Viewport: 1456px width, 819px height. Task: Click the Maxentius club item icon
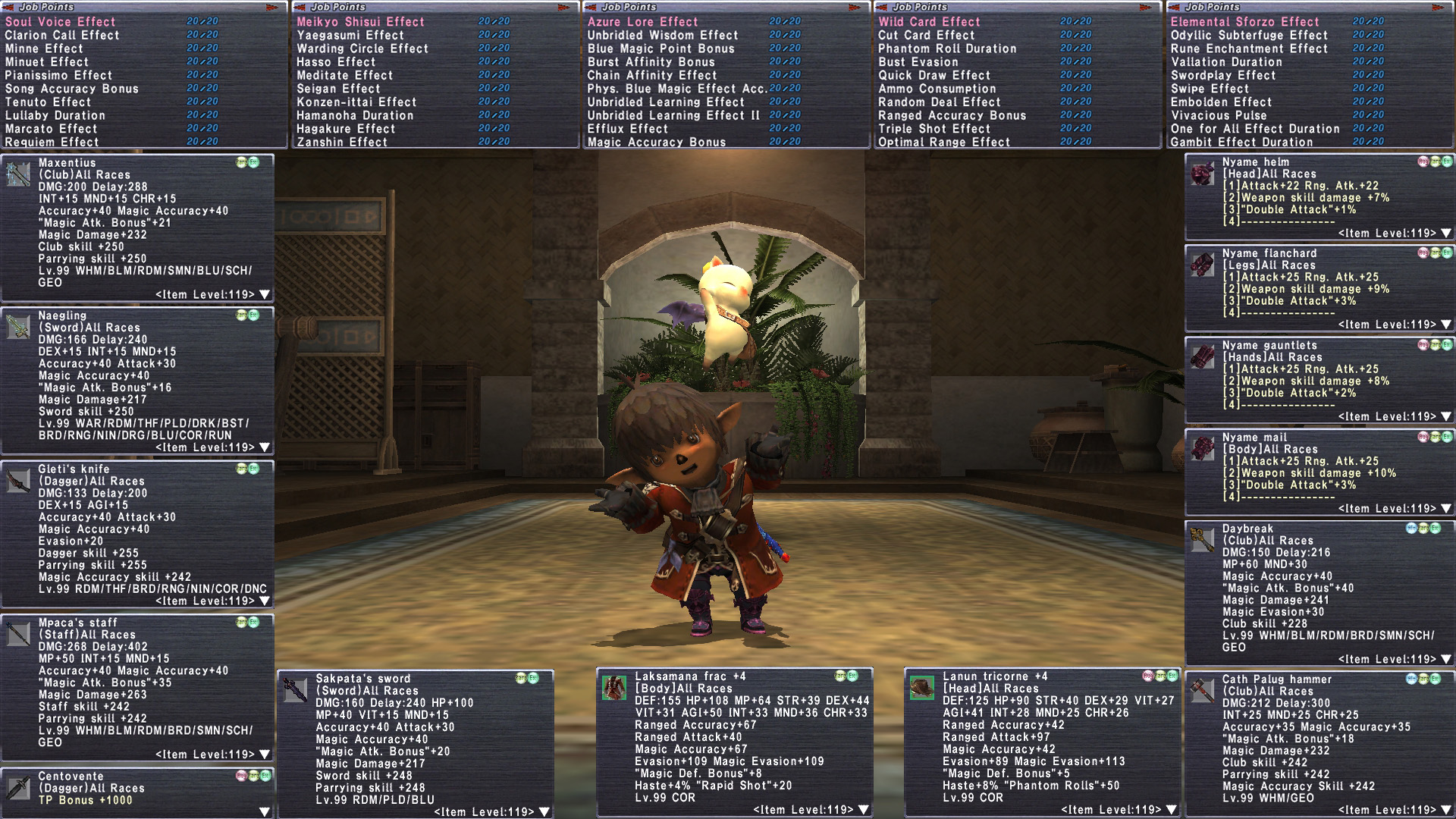(x=18, y=174)
